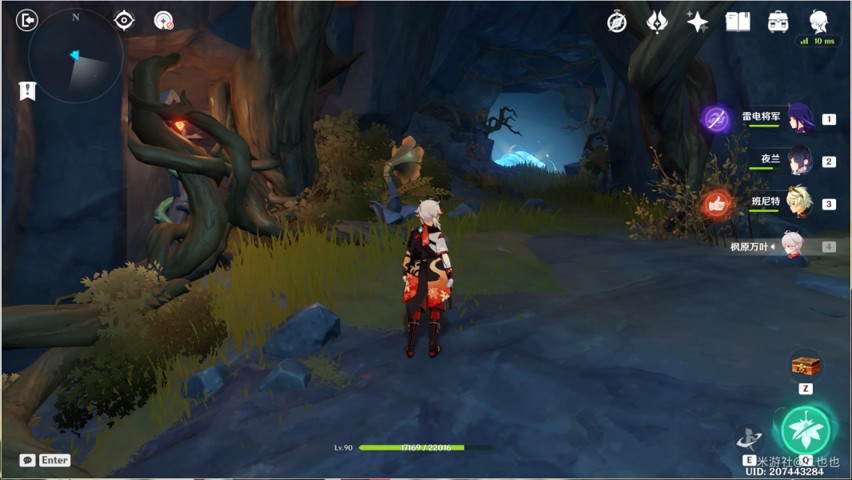Use the treasure chest gadget
Image resolution: width=852 pixels, height=480 pixels.
[x=805, y=366]
